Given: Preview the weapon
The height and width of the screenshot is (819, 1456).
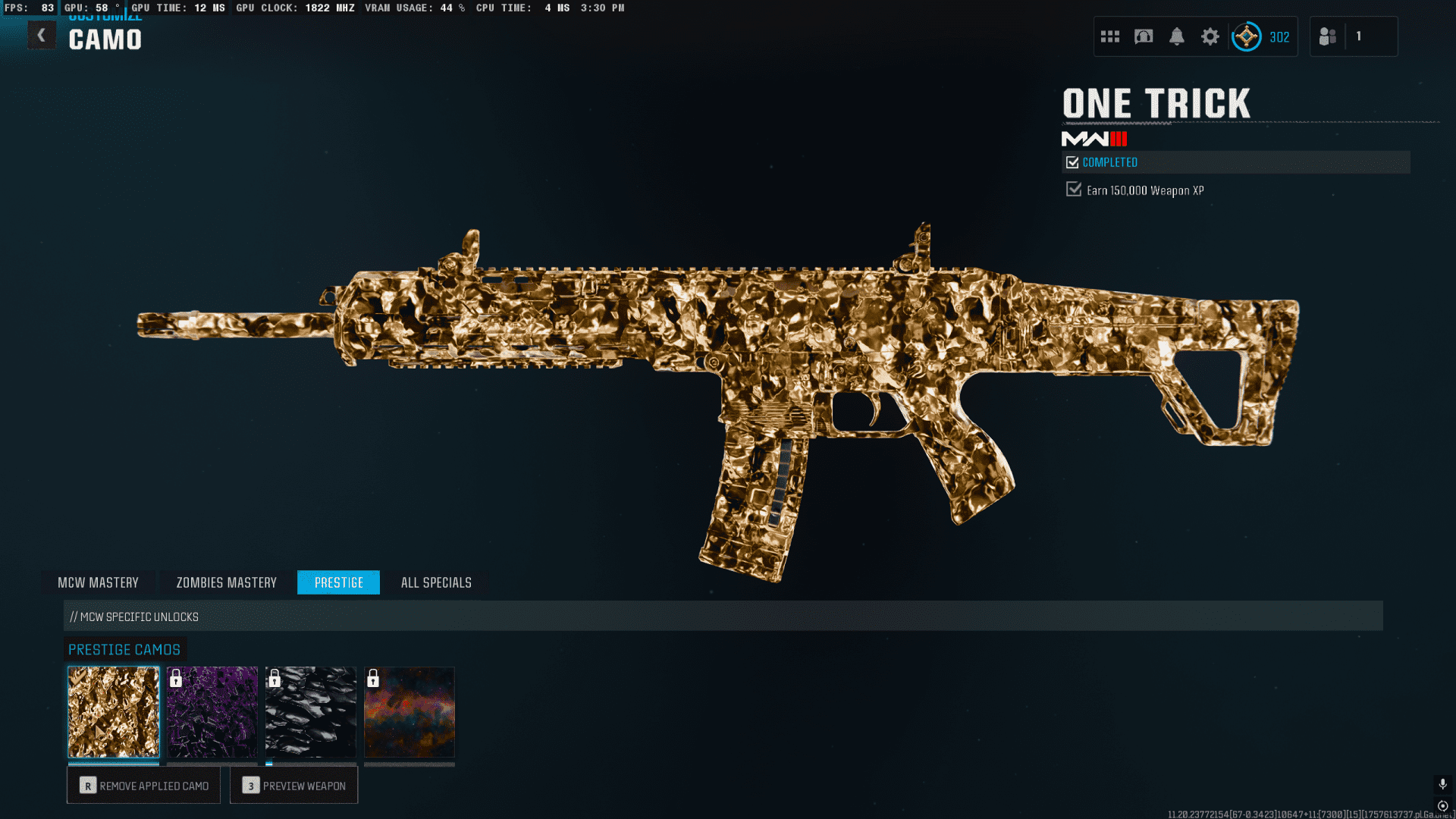Looking at the screenshot, I should (293, 786).
